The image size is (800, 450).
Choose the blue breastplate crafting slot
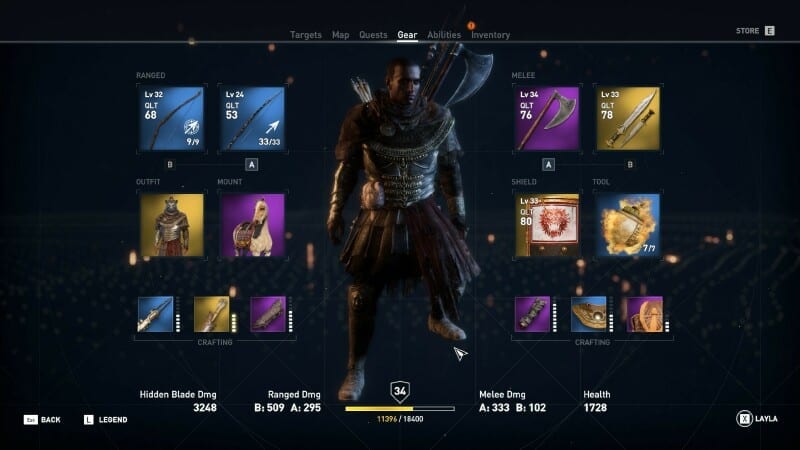tap(588, 314)
